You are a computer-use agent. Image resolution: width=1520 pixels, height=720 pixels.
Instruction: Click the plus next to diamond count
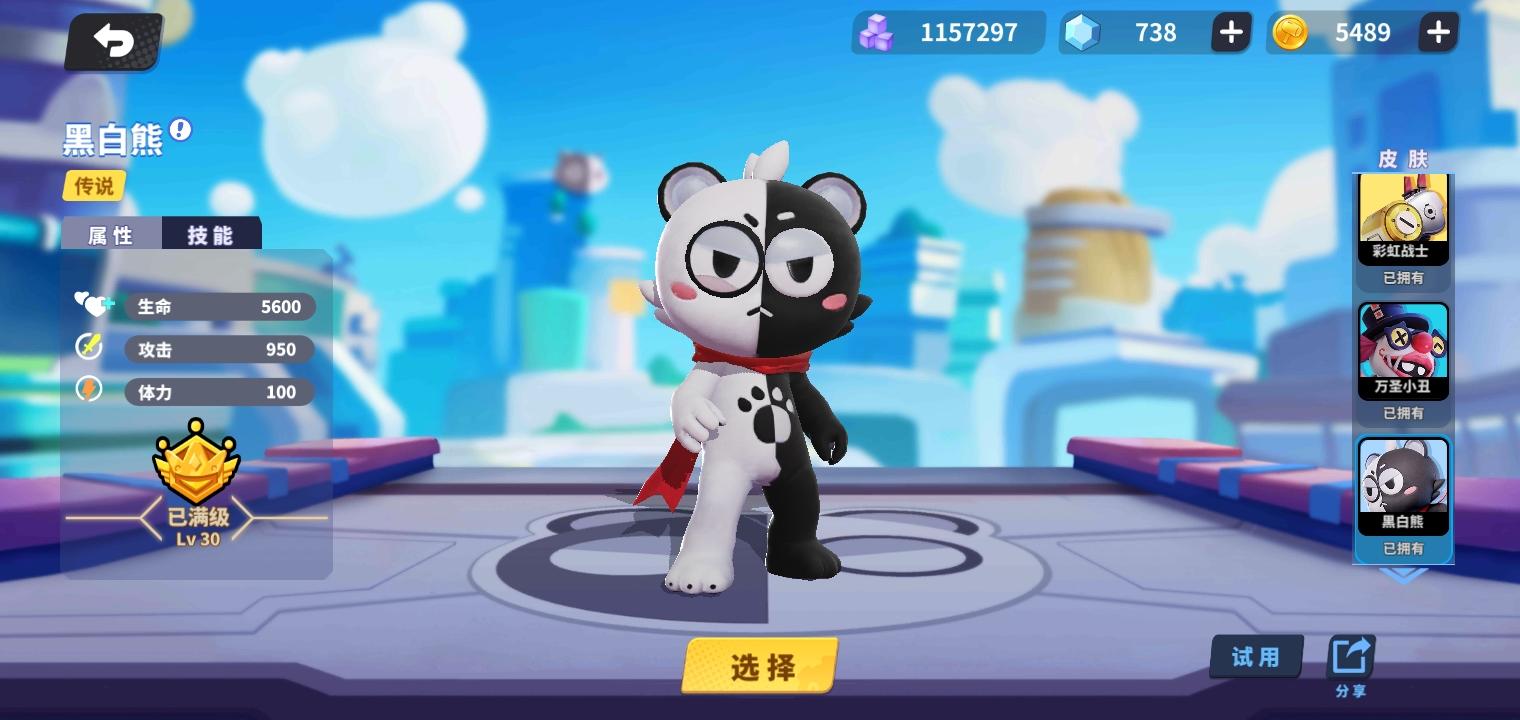1231,32
